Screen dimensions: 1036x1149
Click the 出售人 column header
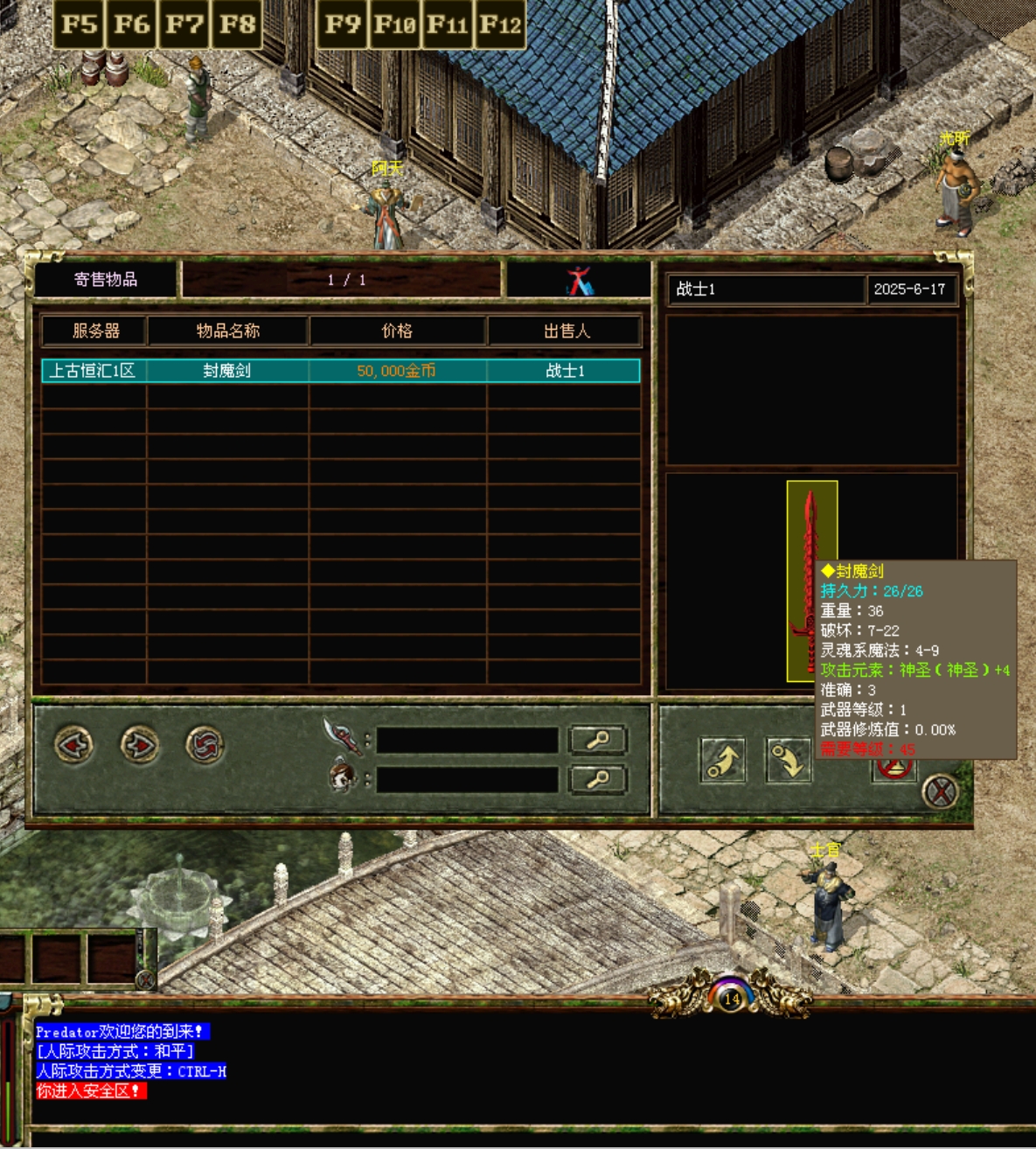point(566,331)
